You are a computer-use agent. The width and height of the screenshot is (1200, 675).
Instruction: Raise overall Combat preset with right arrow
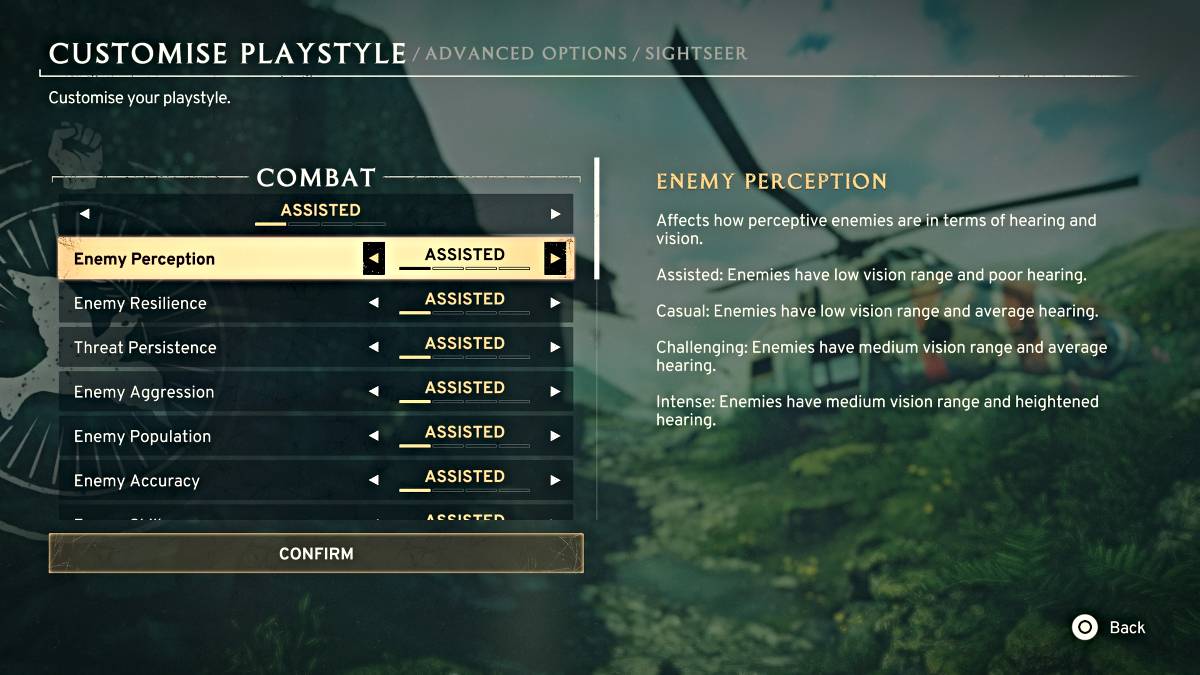(555, 214)
